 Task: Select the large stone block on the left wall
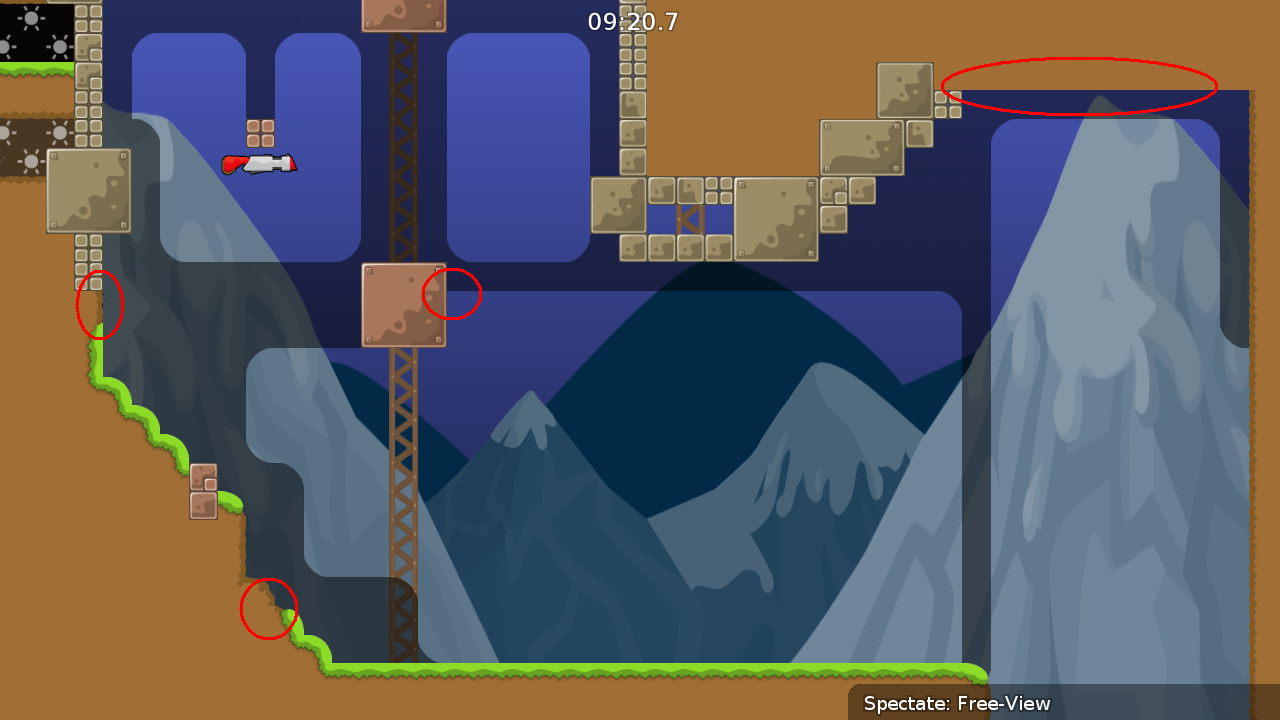point(88,190)
